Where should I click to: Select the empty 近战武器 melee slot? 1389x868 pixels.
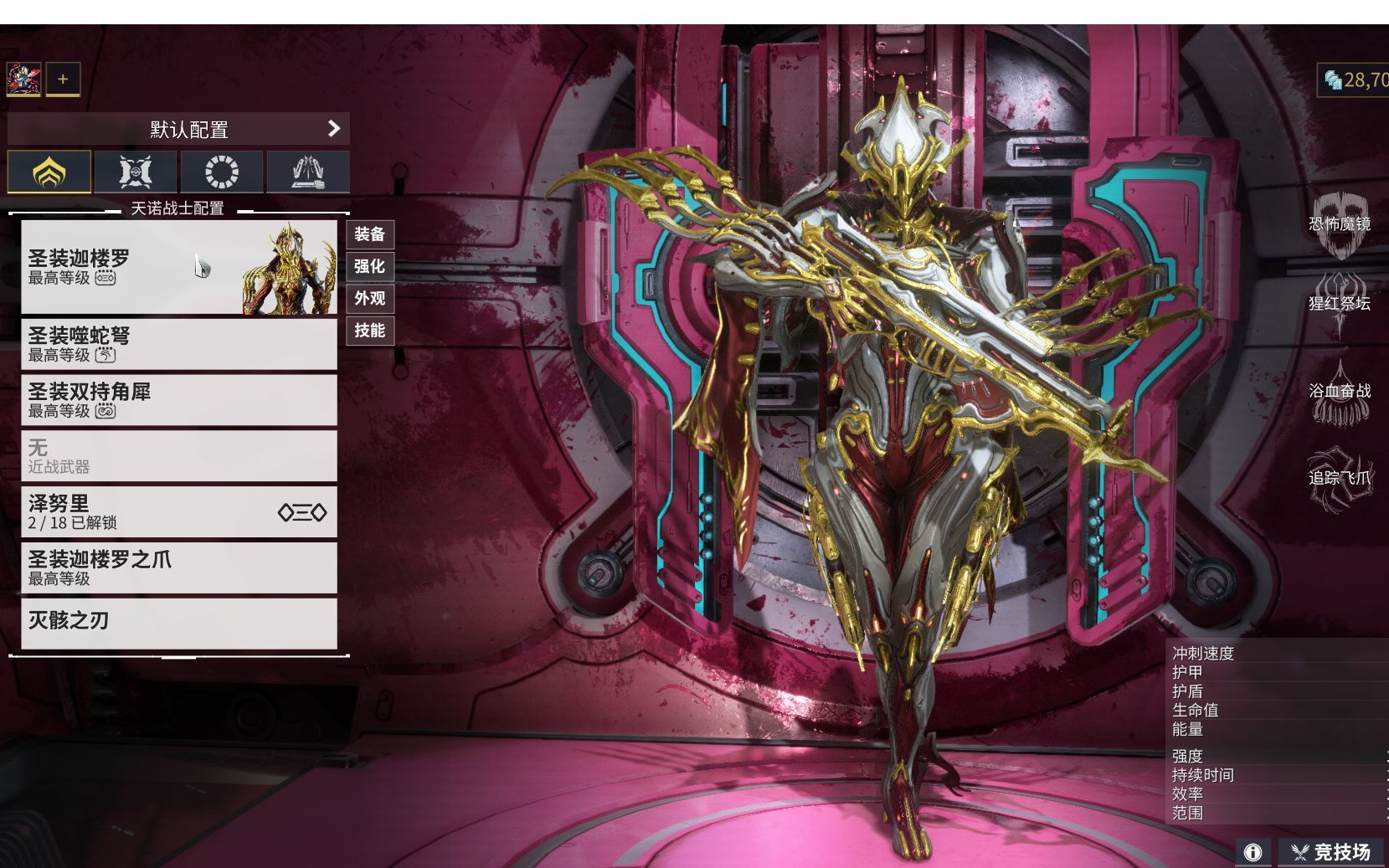point(178,456)
